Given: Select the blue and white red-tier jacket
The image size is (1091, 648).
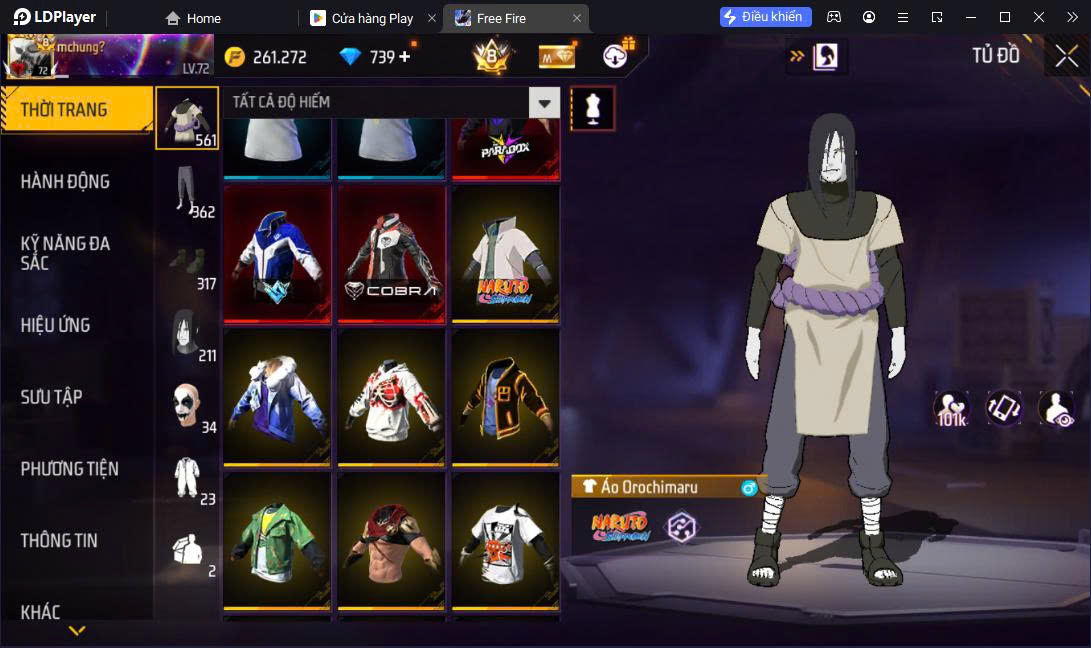Looking at the screenshot, I should (x=277, y=255).
